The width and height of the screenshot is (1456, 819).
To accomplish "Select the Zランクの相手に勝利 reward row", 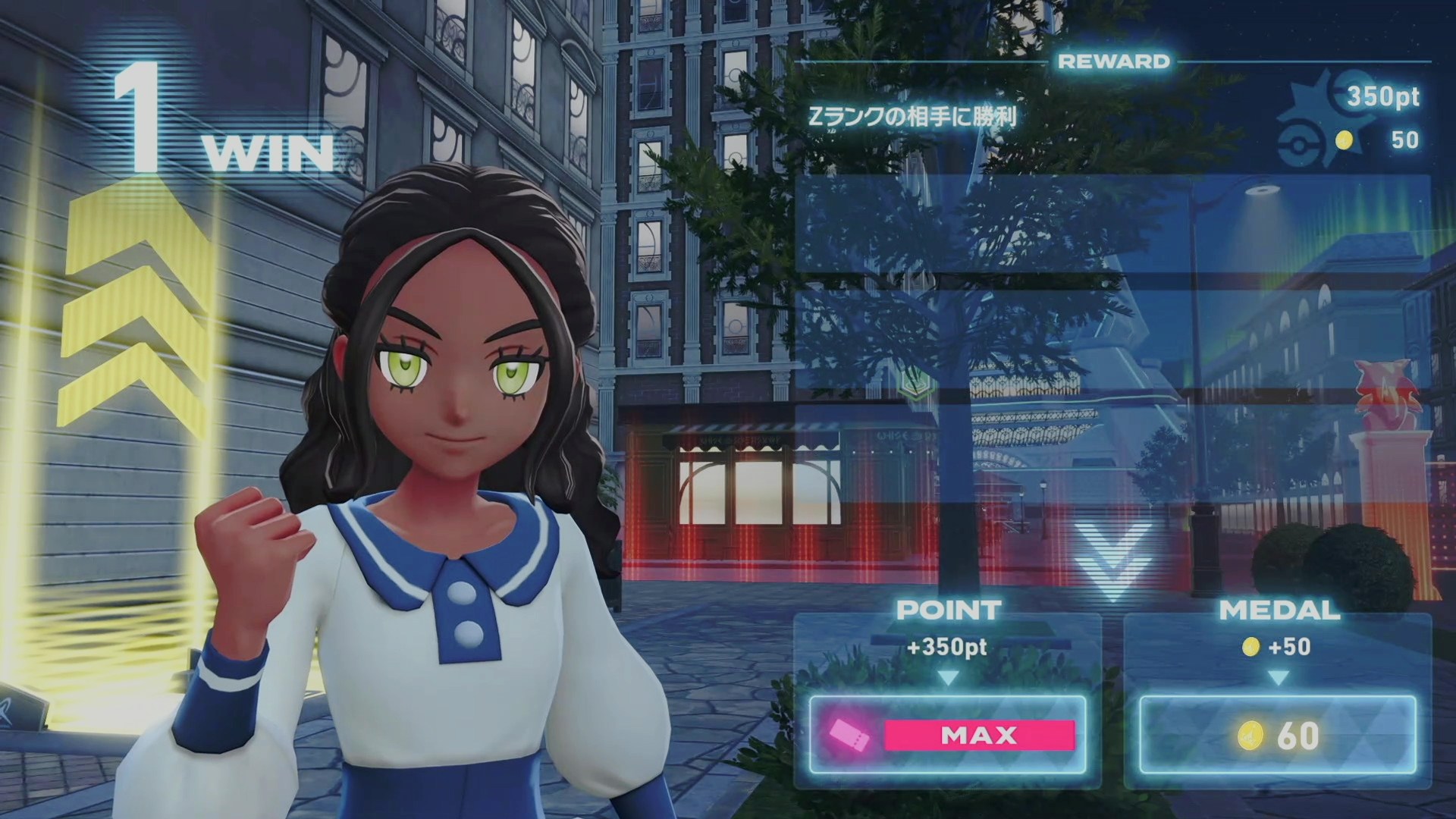I will click(x=1112, y=118).
